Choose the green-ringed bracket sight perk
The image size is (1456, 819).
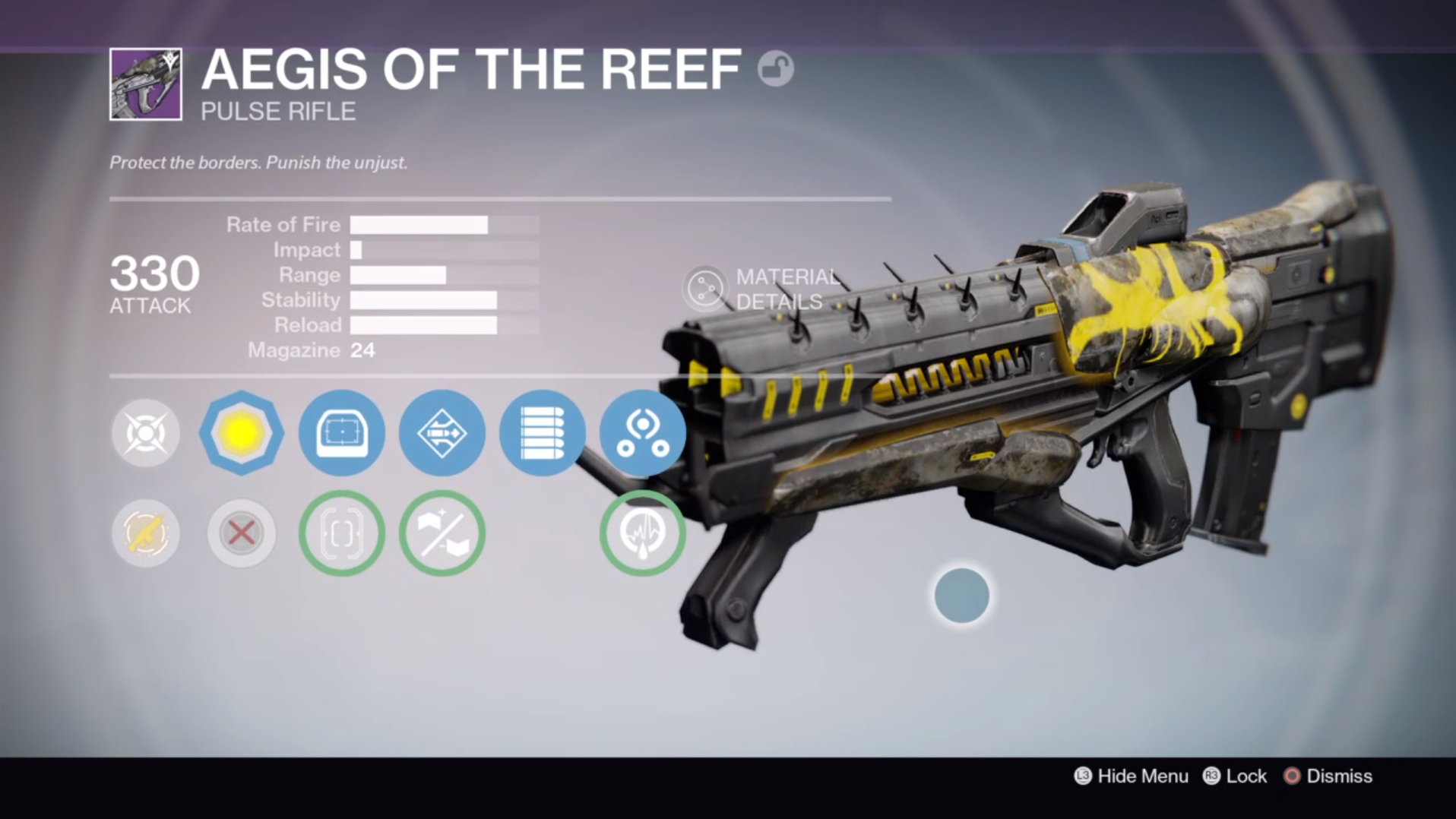pos(341,533)
